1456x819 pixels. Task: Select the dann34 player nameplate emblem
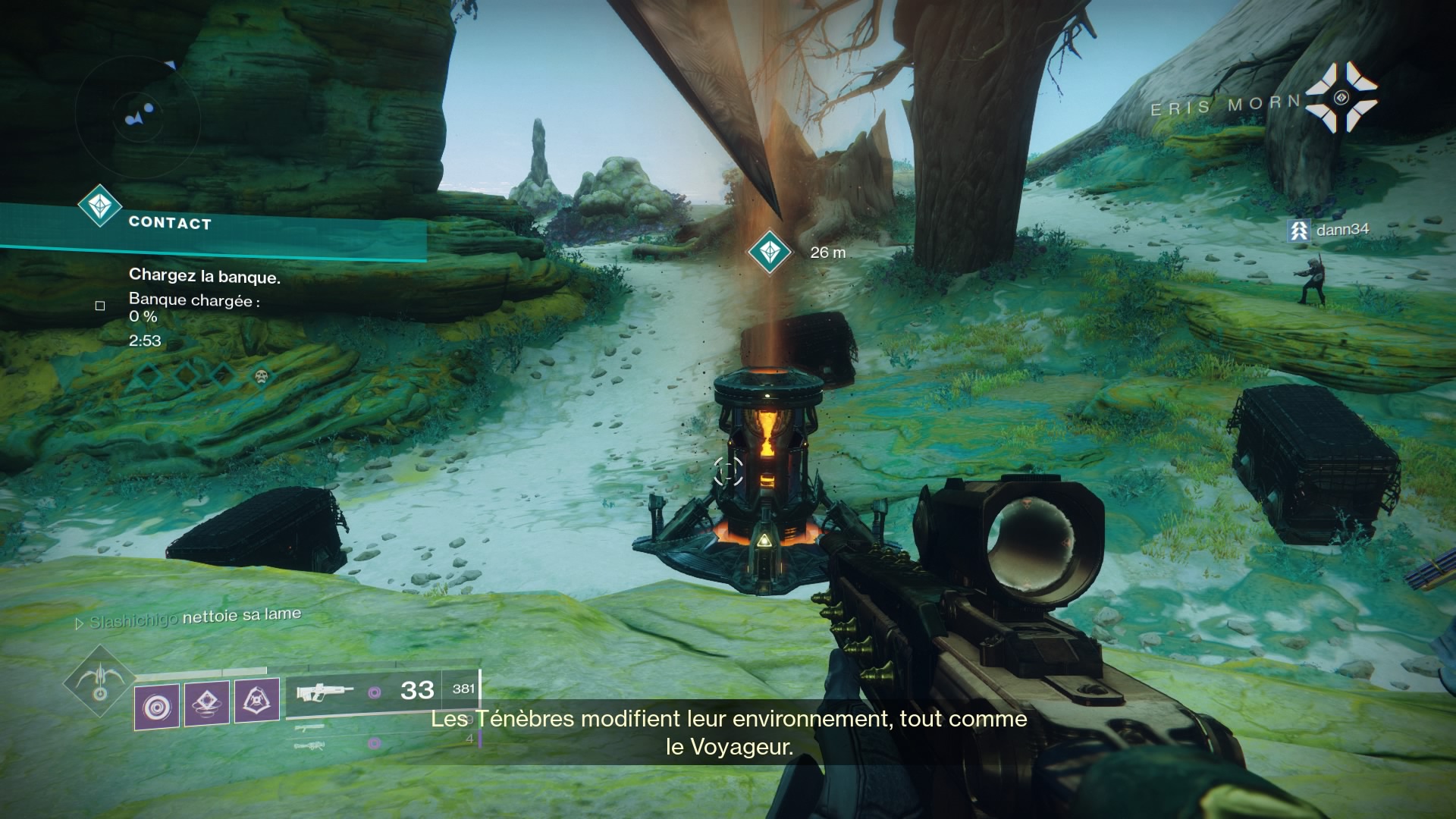click(x=1299, y=230)
